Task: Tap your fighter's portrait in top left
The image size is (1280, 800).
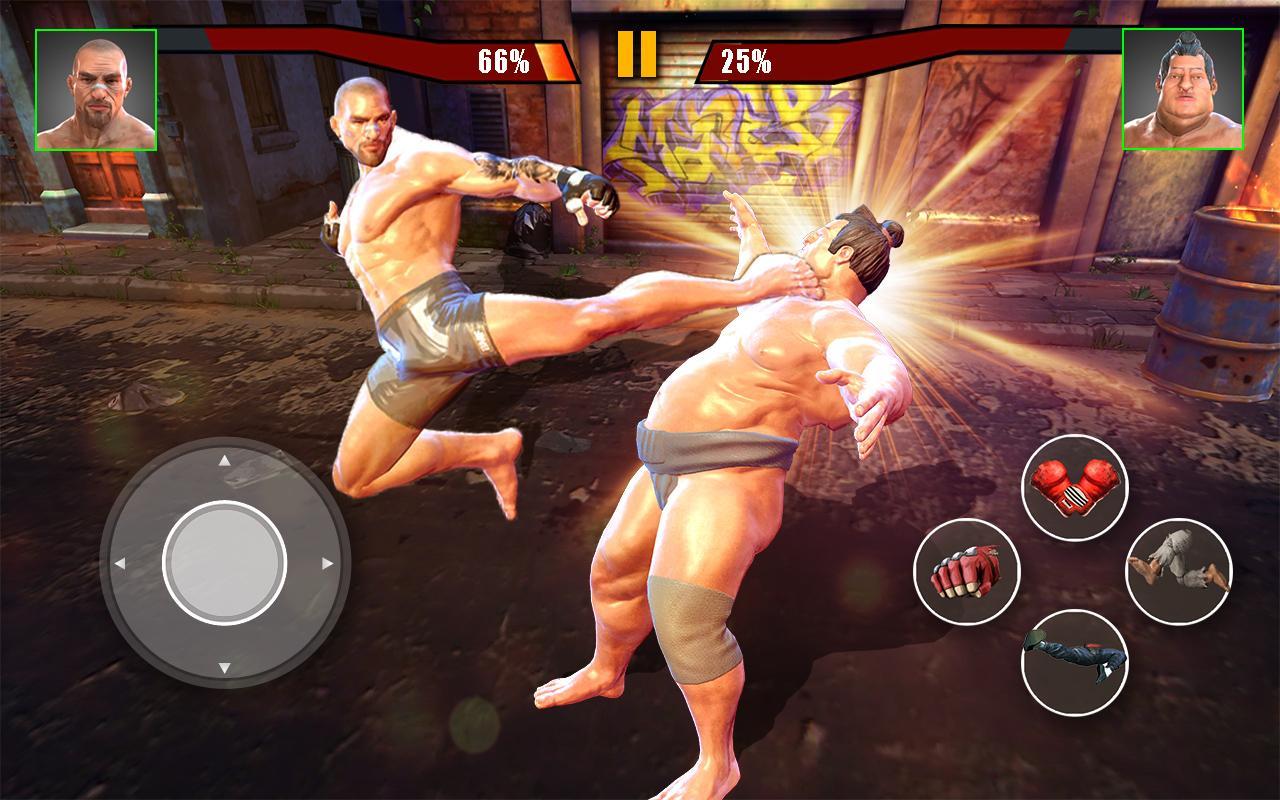Action: tap(96, 91)
